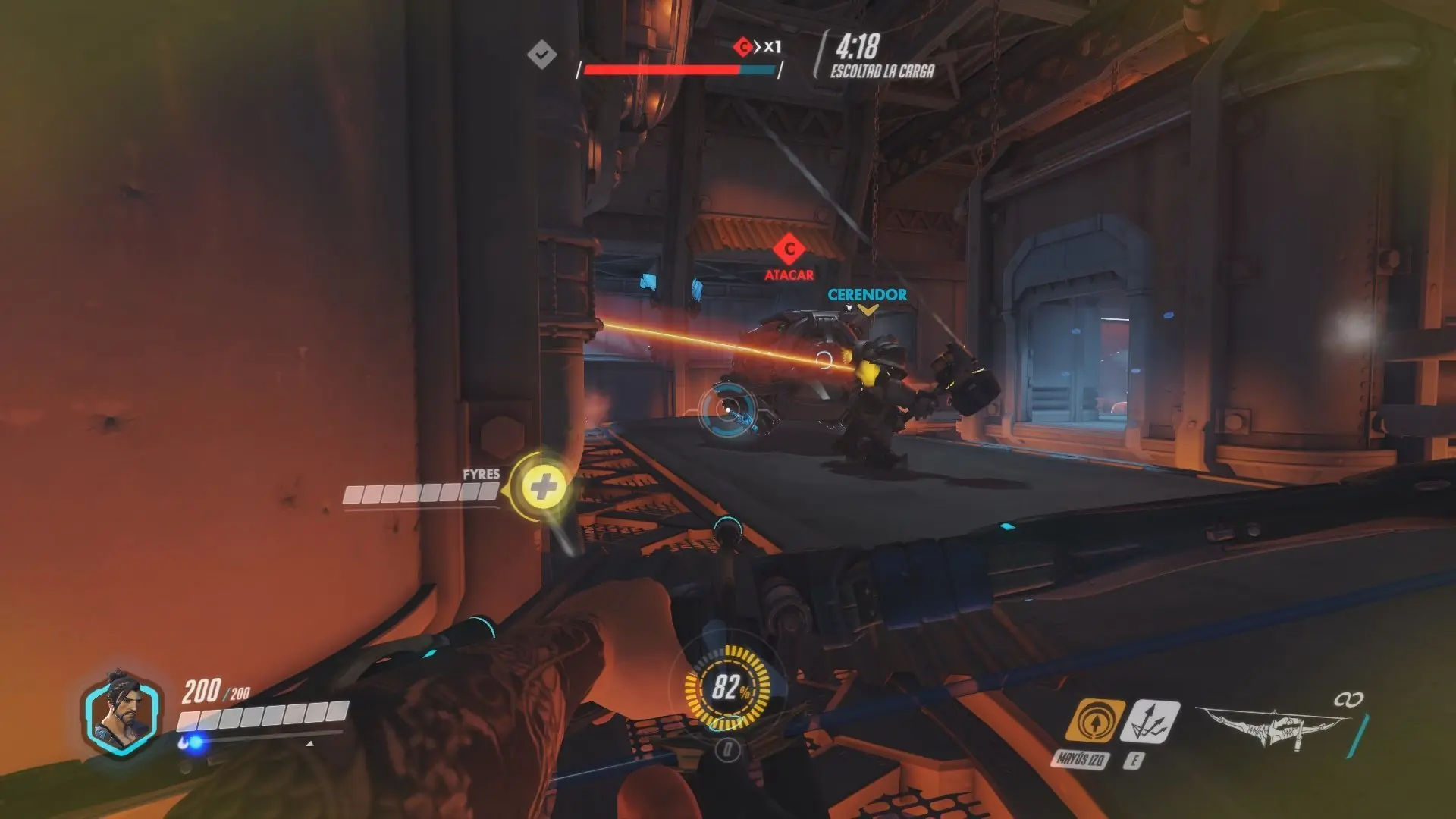
Task: Select the Cerendor teammate name tag
Action: click(867, 295)
